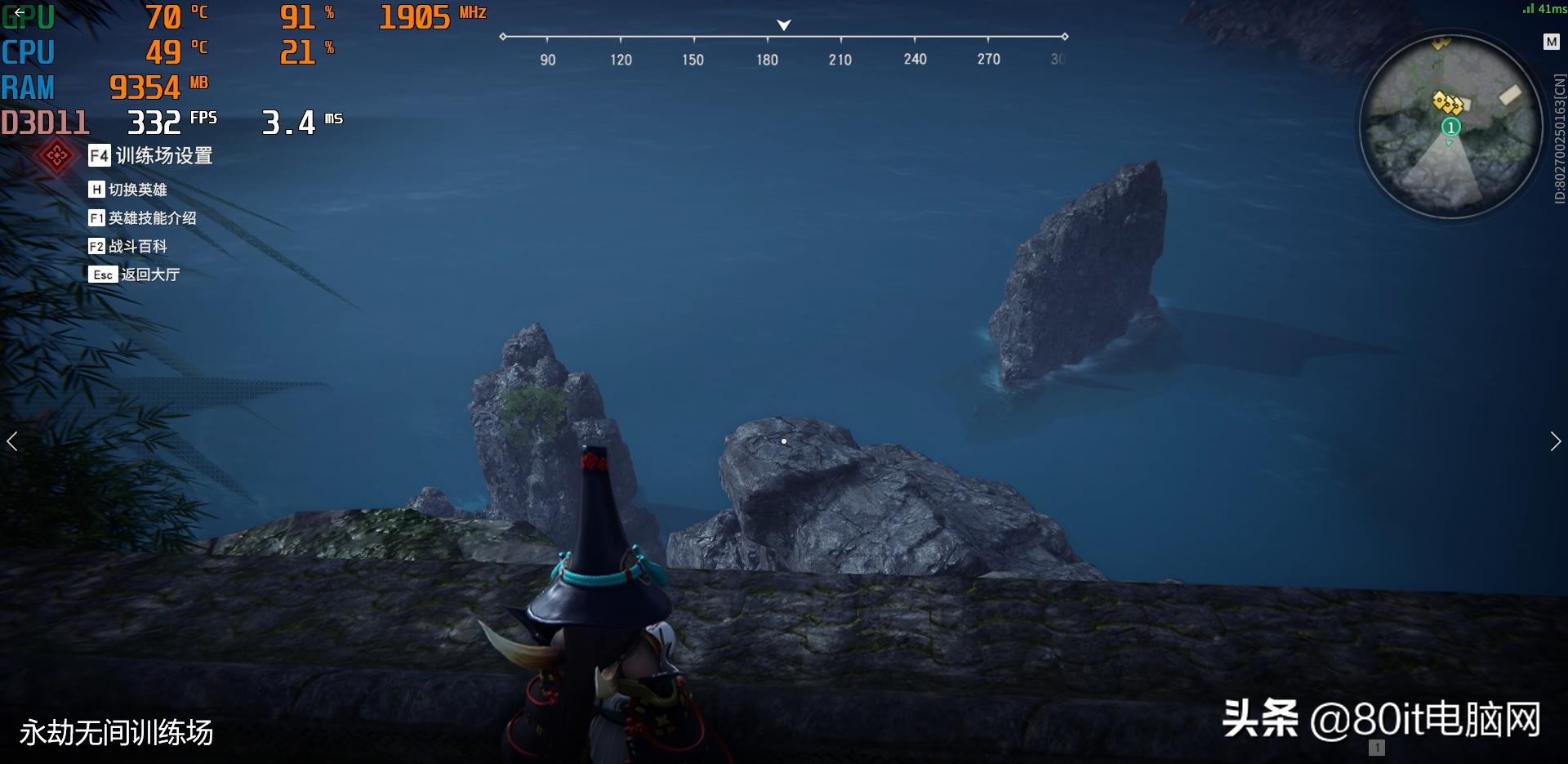Screen dimensions: 1568x764
Task: Choose return to lobby (返回大厅)
Action: [135, 275]
